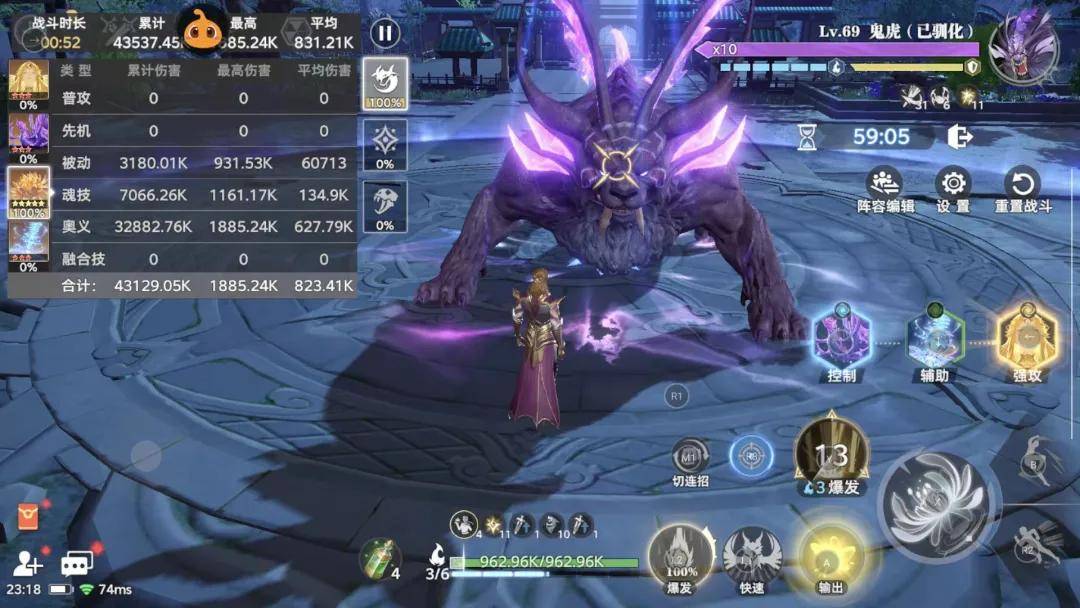Open the chat bubble icon
The height and width of the screenshot is (608, 1080).
coord(76,564)
